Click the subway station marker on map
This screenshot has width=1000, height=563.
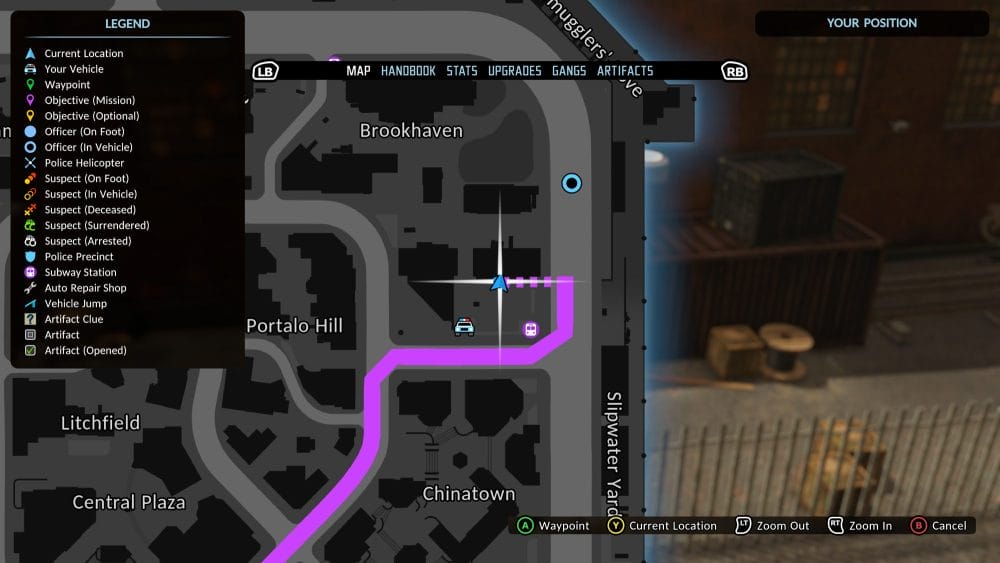pyautogui.click(x=530, y=329)
